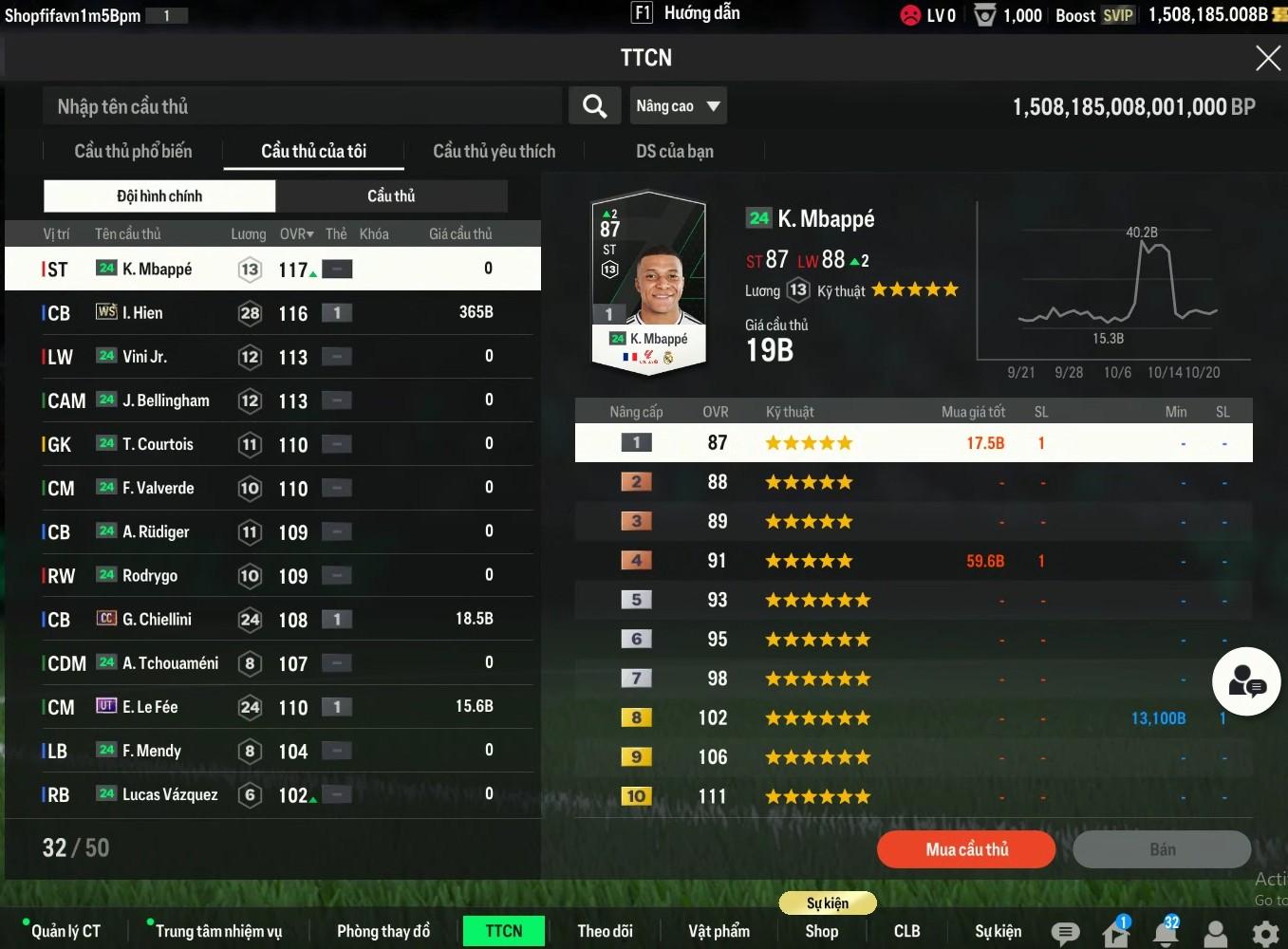Open the settings gear icon

click(1265, 934)
